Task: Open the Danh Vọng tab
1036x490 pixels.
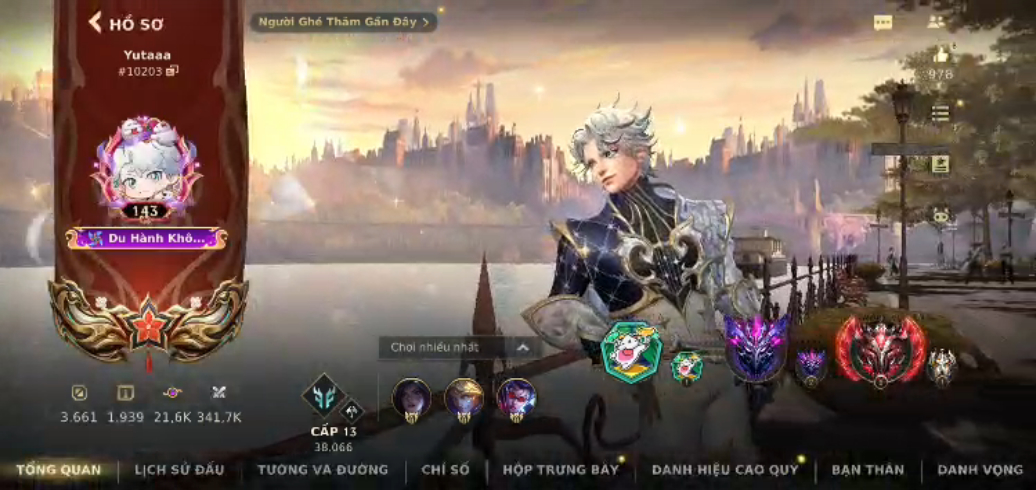Action: tap(980, 470)
